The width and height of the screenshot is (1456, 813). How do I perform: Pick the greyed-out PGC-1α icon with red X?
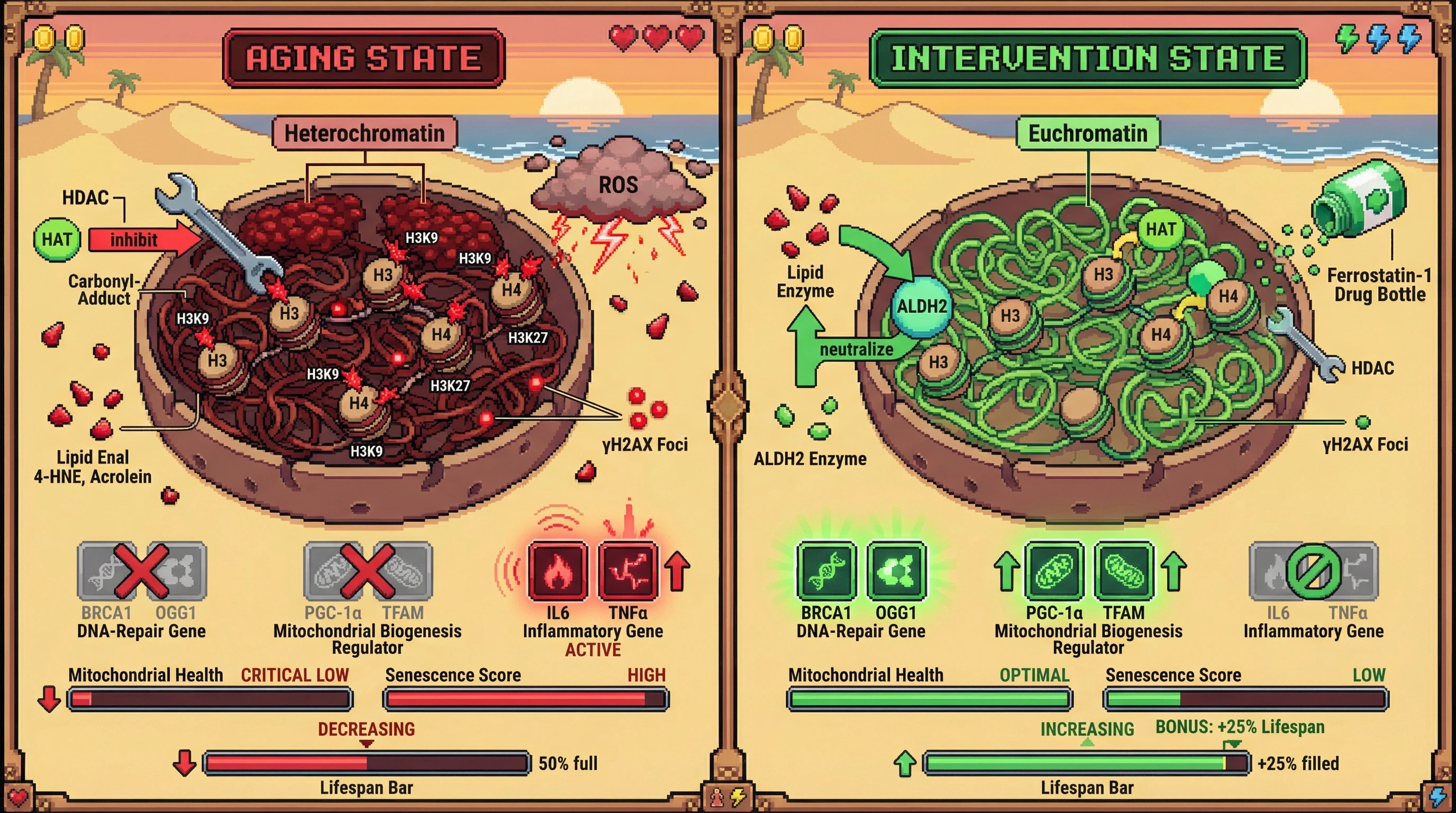pos(332,571)
